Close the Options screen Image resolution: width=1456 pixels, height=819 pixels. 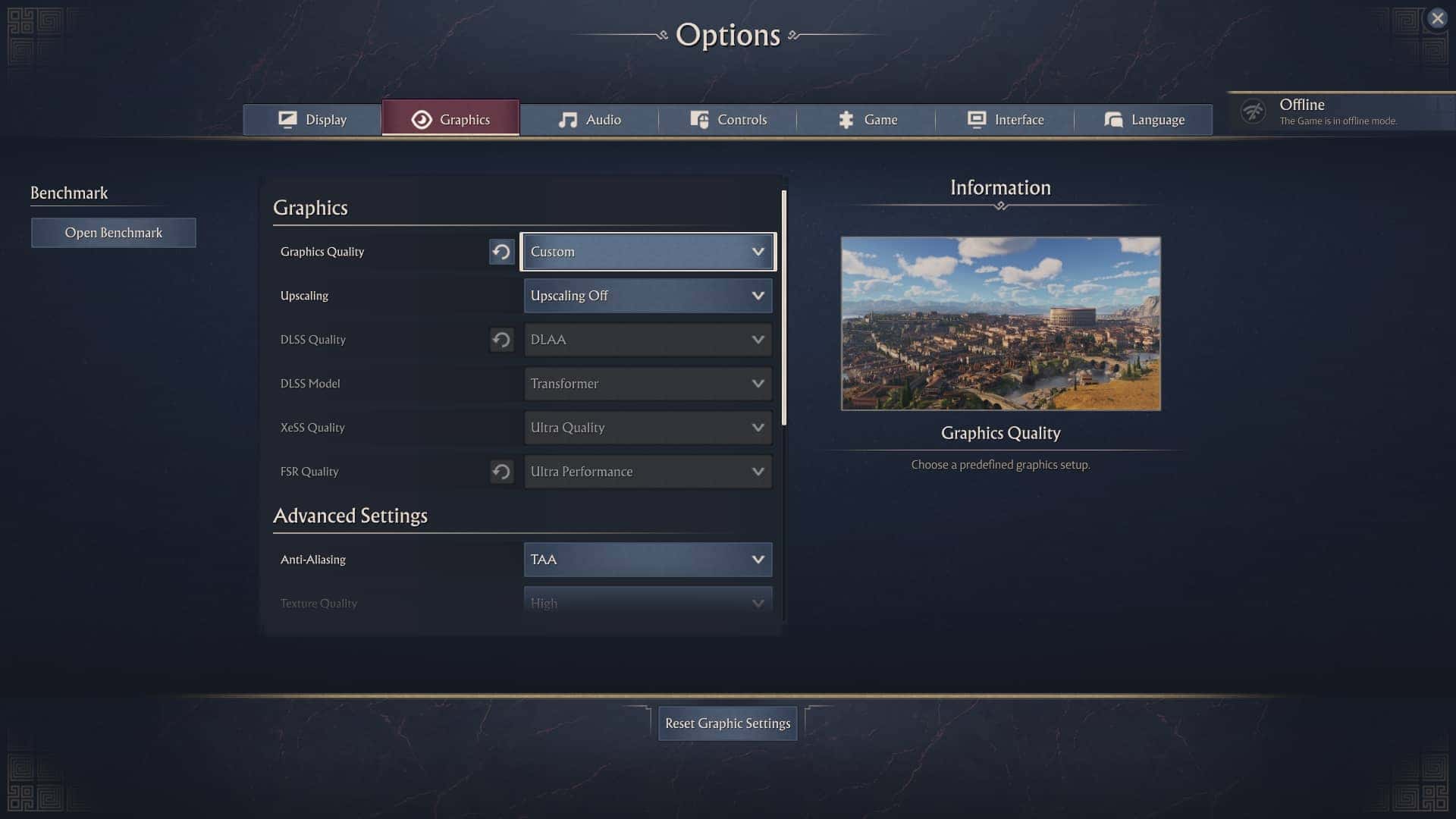[1437, 19]
